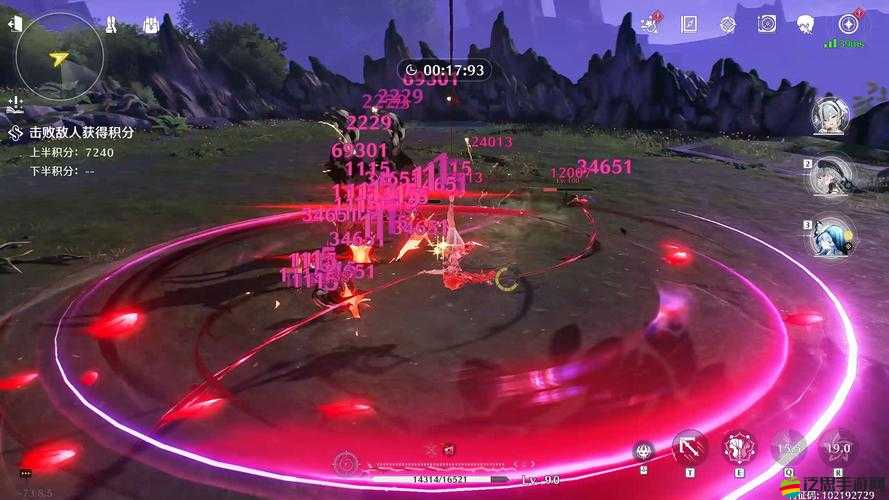Activate the arrow skill marked T
889x500 pixels.
pos(688,447)
